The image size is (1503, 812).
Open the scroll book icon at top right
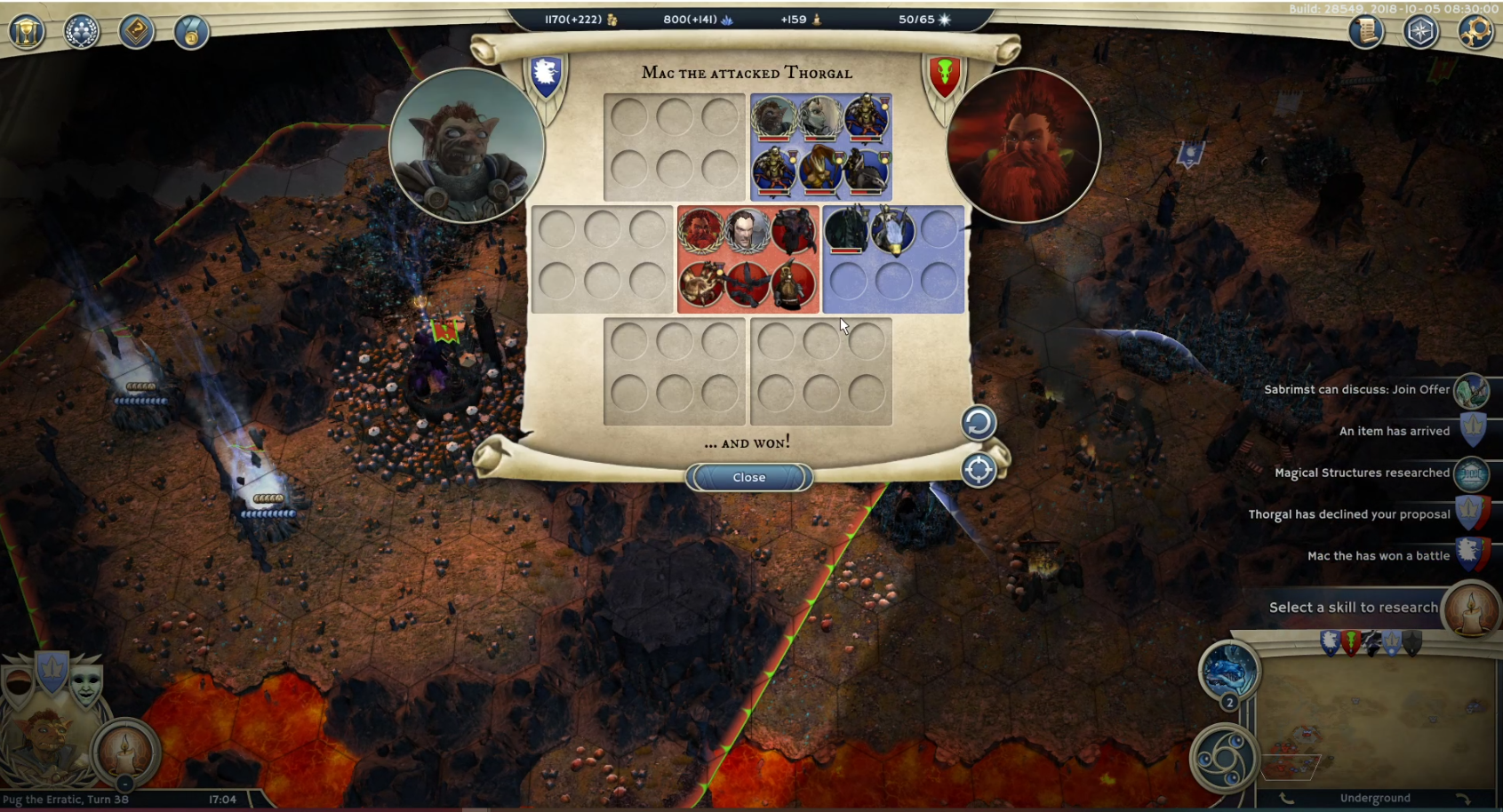coord(1366,32)
